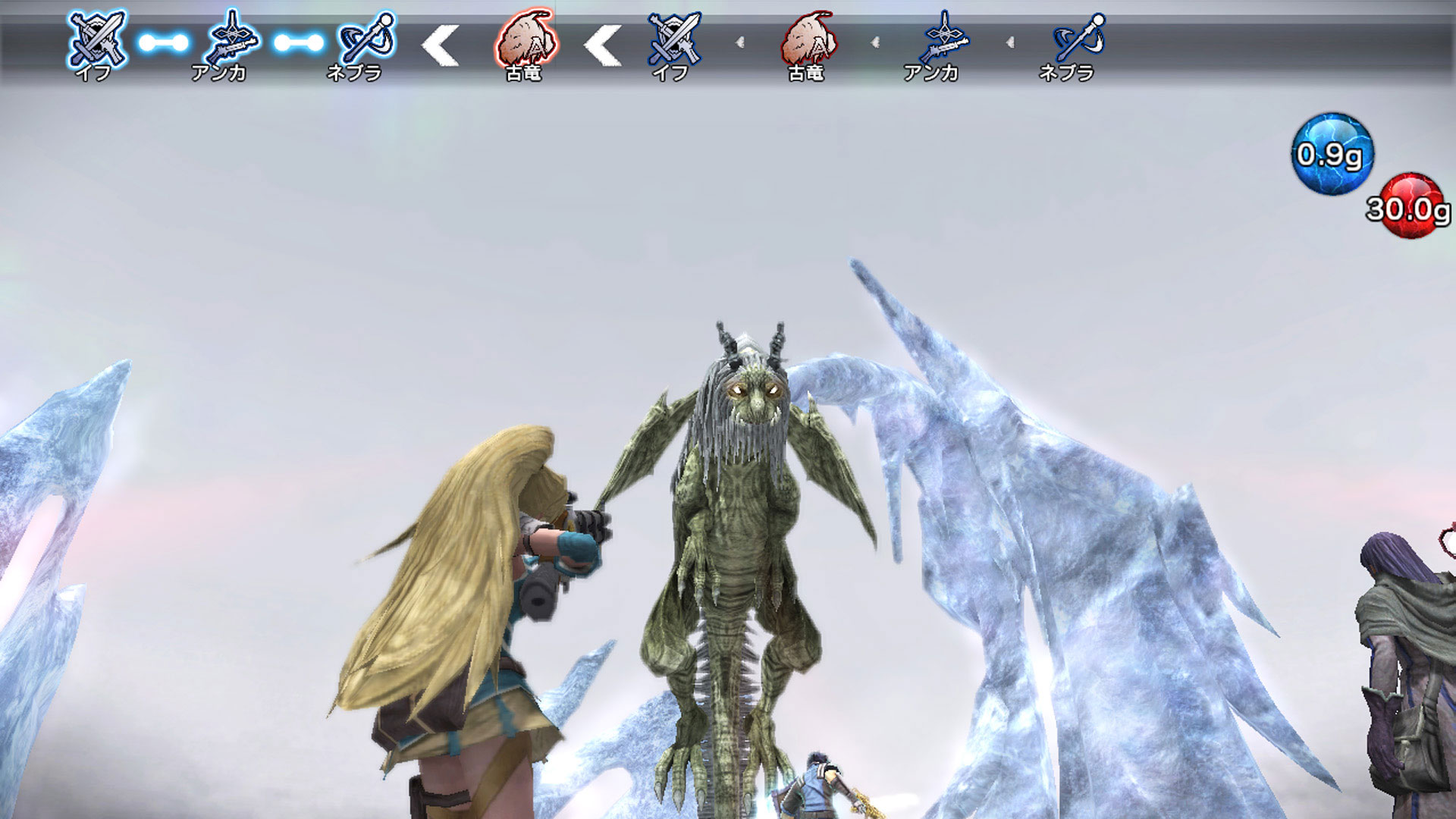Image resolution: width=1456 pixels, height=819 pixels.
Task: Select the 古竜 label in the turn bar
Action: (523, 72)
